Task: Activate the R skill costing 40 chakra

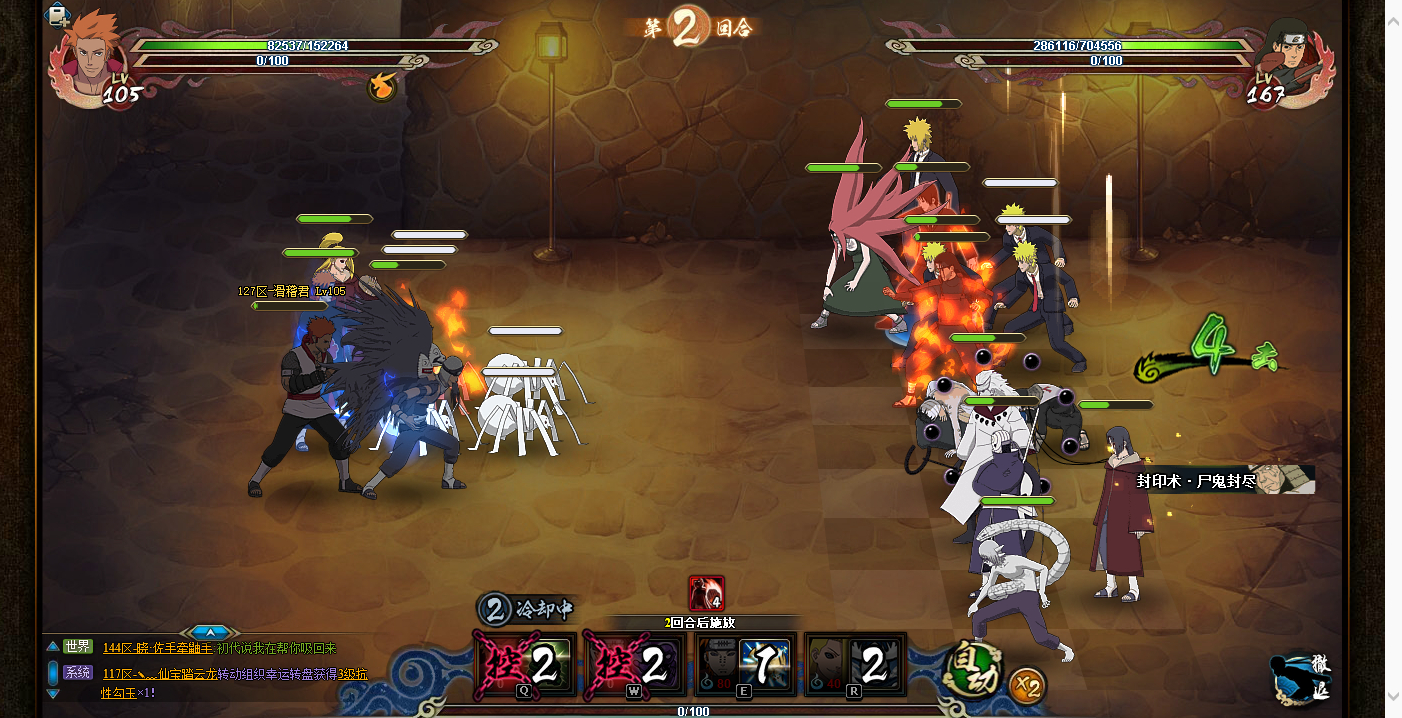Action: (855, 664)
